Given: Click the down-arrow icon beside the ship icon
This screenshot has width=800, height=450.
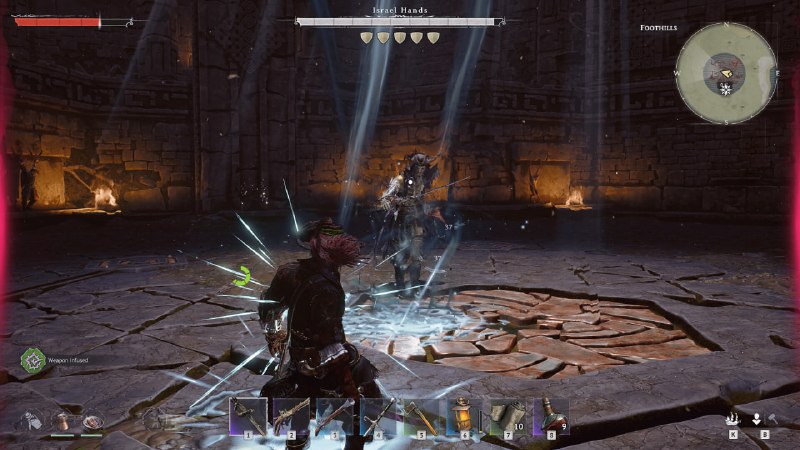Looking at the screenshot, I should click(x=758, y=420).
